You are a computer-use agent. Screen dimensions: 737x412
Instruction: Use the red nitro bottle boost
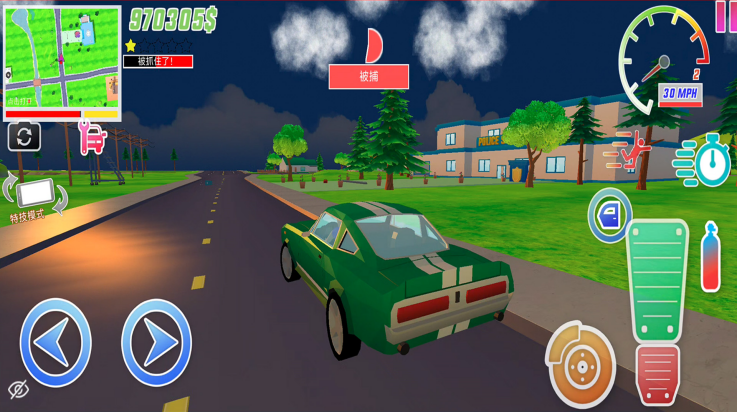coord(710,258)
